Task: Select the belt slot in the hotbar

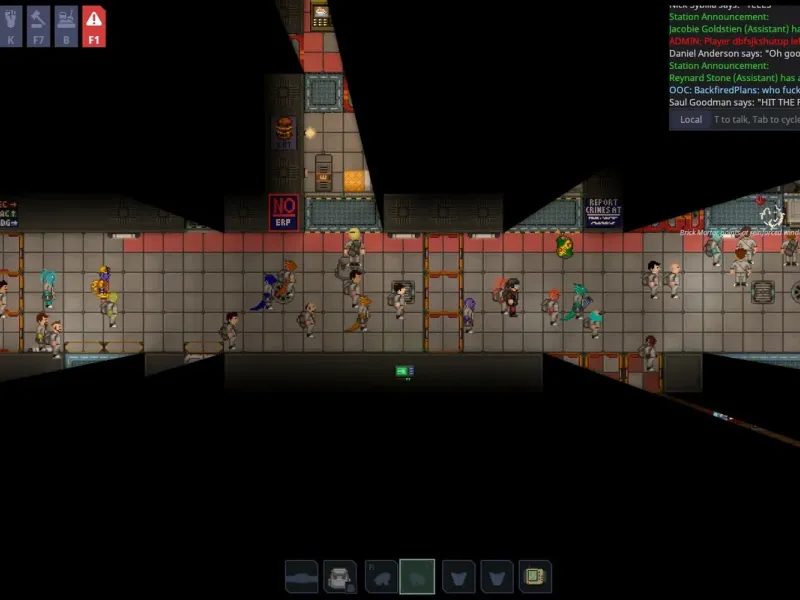Action: 302,577
